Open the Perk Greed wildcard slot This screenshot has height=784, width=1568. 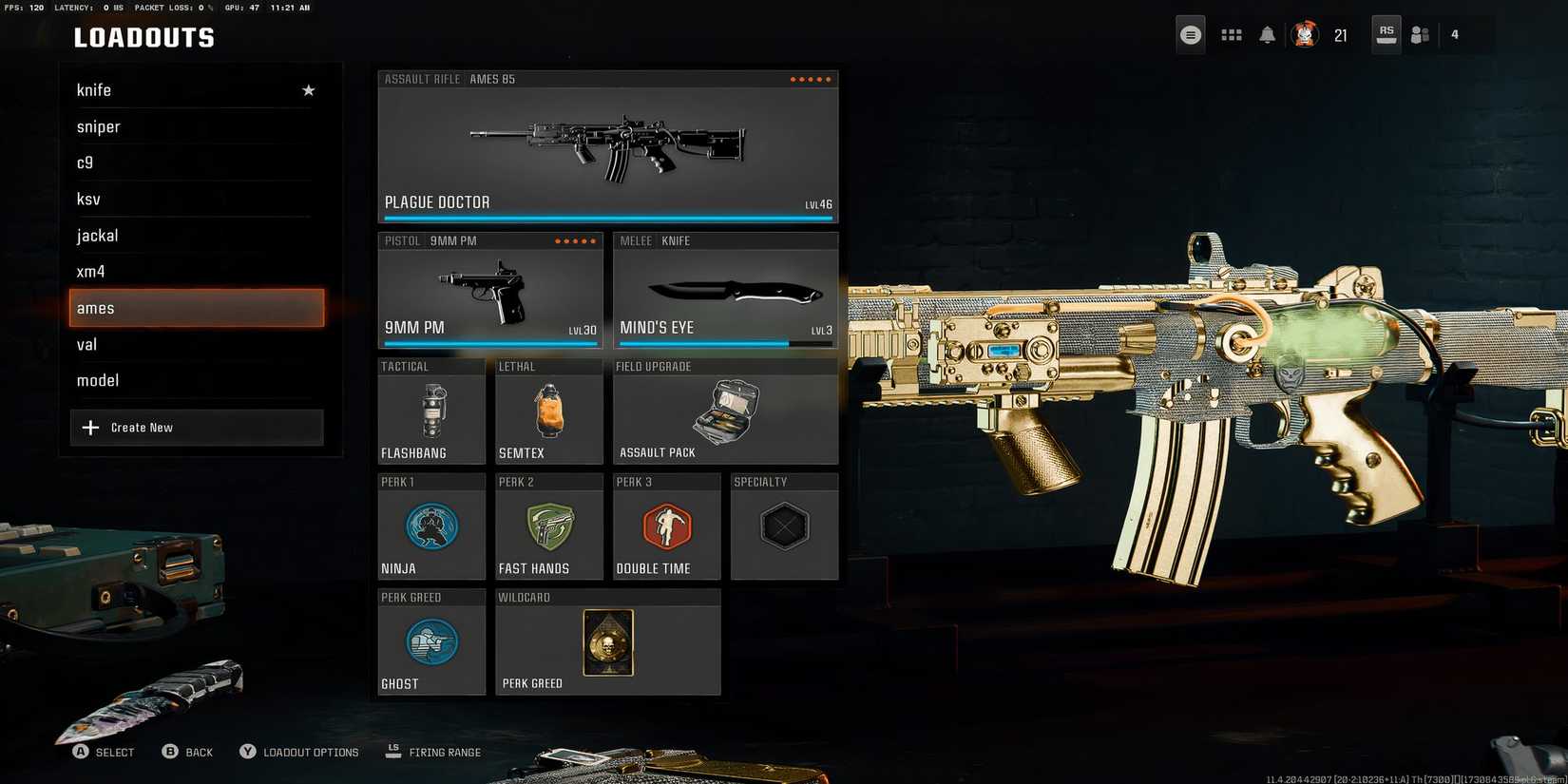(607, 643)
